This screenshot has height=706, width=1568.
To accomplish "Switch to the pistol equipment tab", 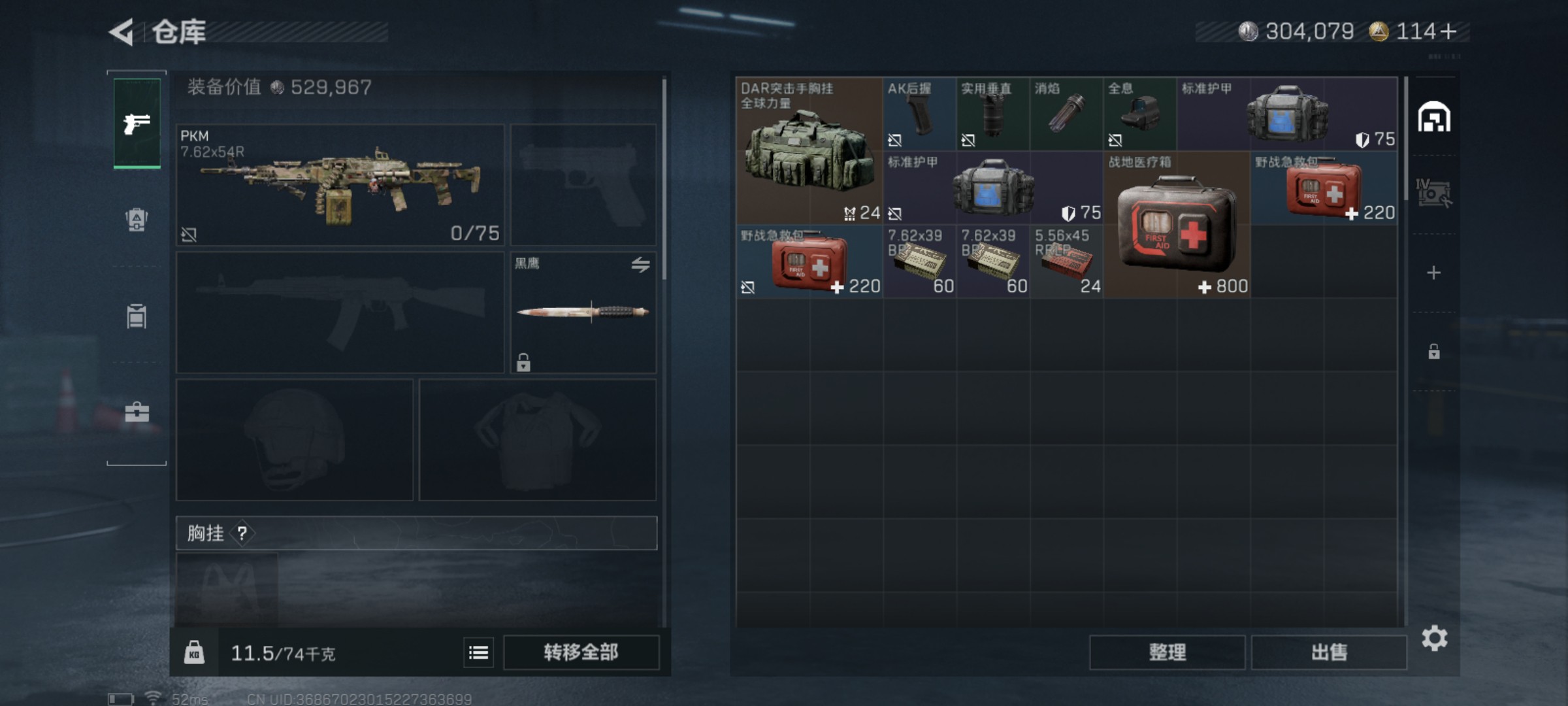I will pos(137,123).
